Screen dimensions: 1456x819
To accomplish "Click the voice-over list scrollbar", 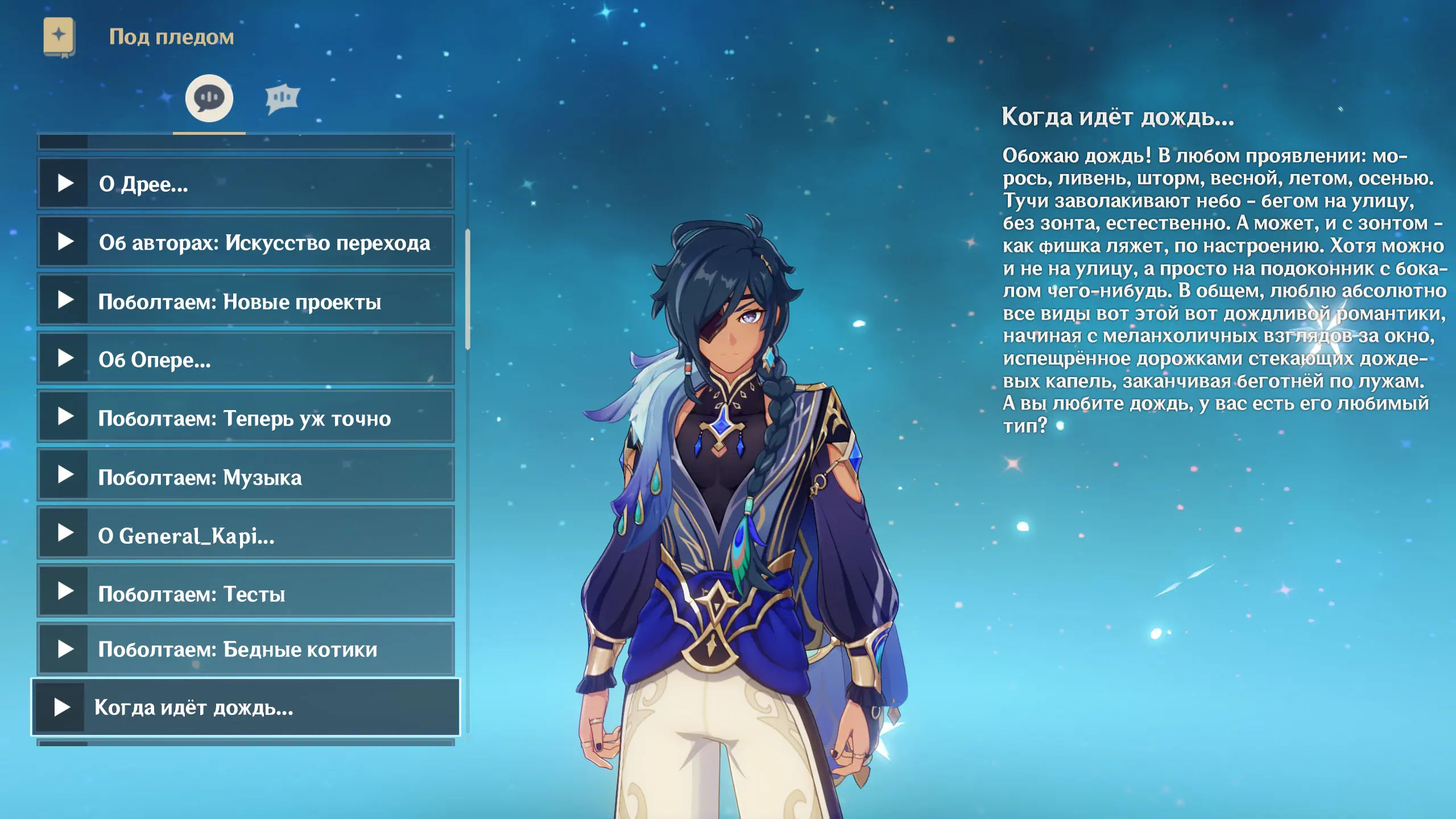I will 468,290.
